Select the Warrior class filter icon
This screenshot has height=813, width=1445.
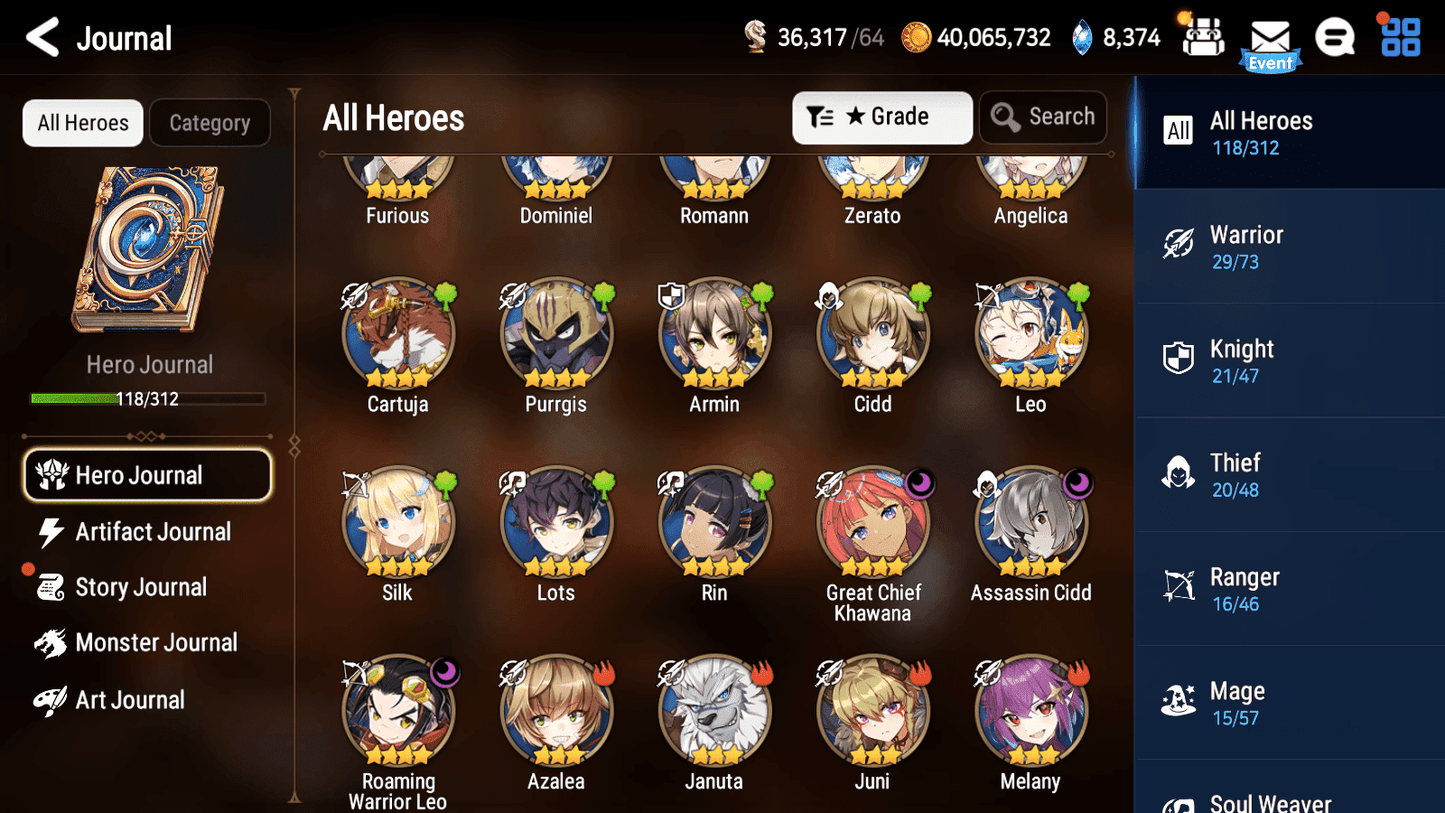pos(1180,245)
